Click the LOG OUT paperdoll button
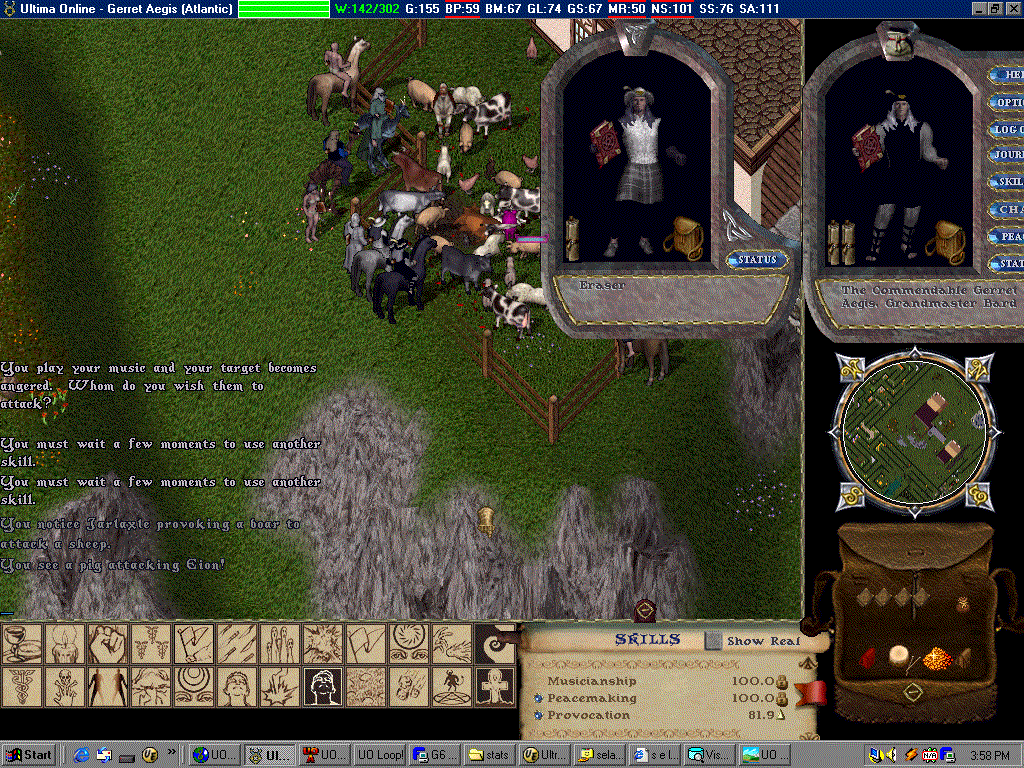This screenshot has height=768, width=1024. tap(1007, 129)
